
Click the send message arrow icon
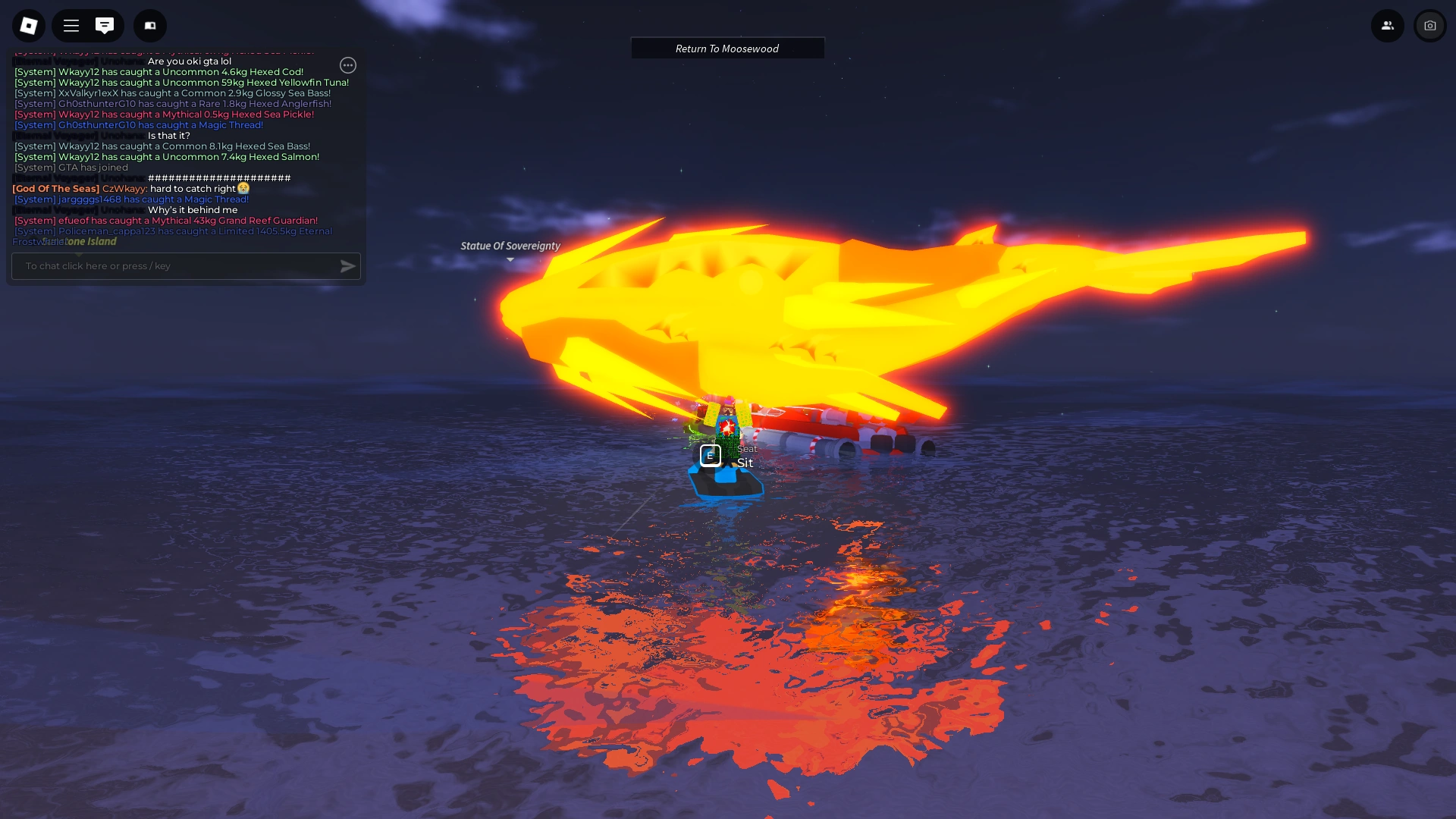tap(347, 266)
